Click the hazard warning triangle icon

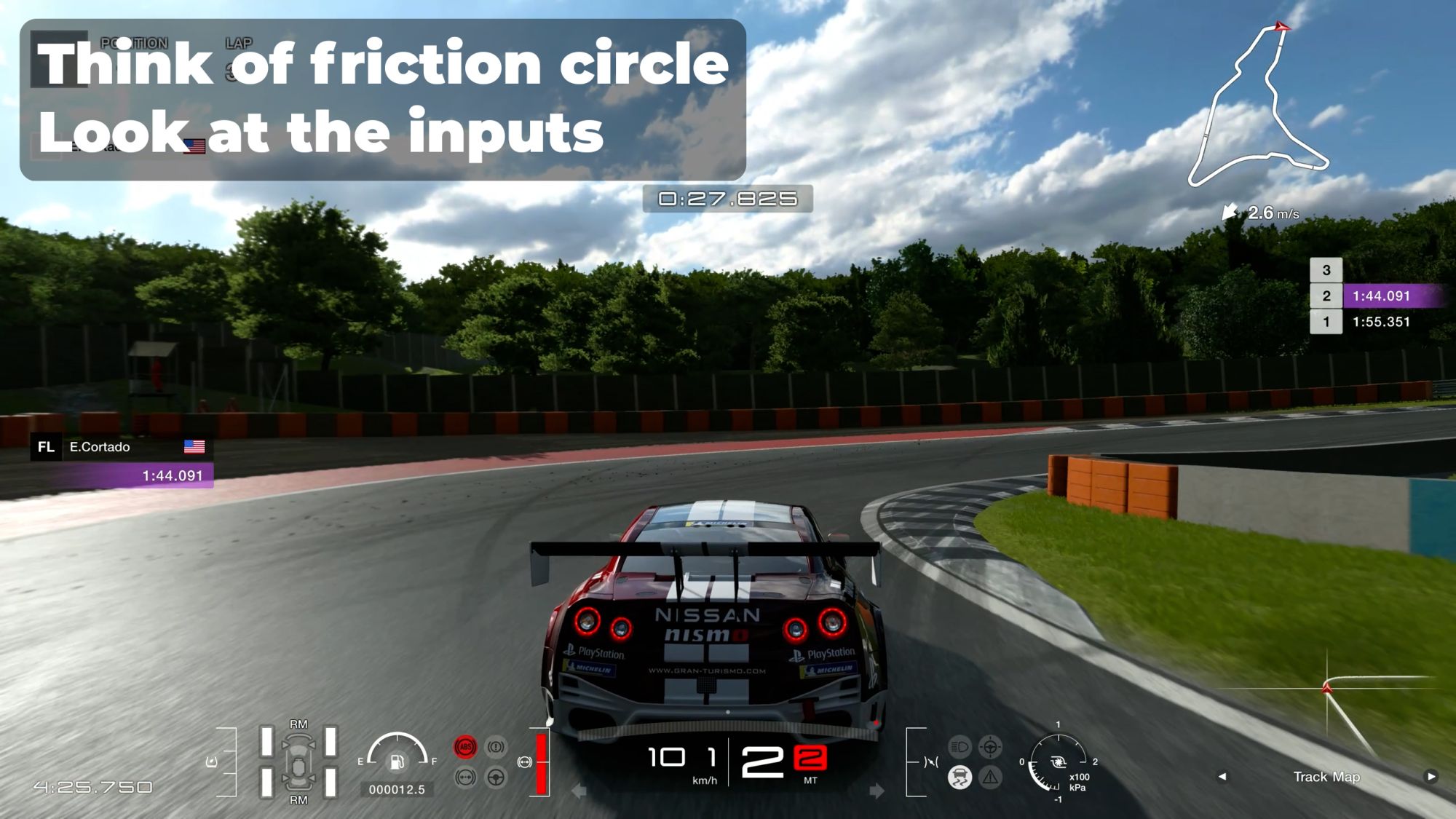pos(990,778)
